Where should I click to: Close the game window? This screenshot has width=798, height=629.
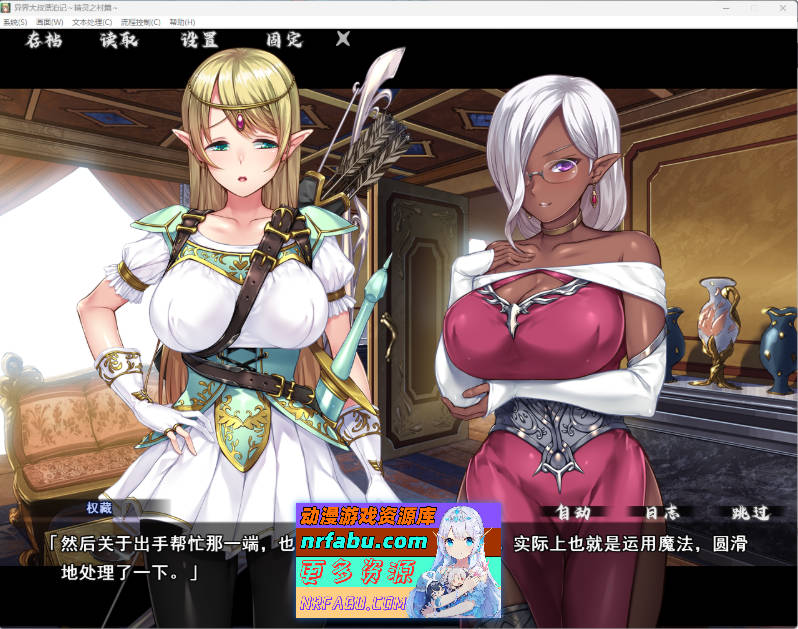click(780, 7)
